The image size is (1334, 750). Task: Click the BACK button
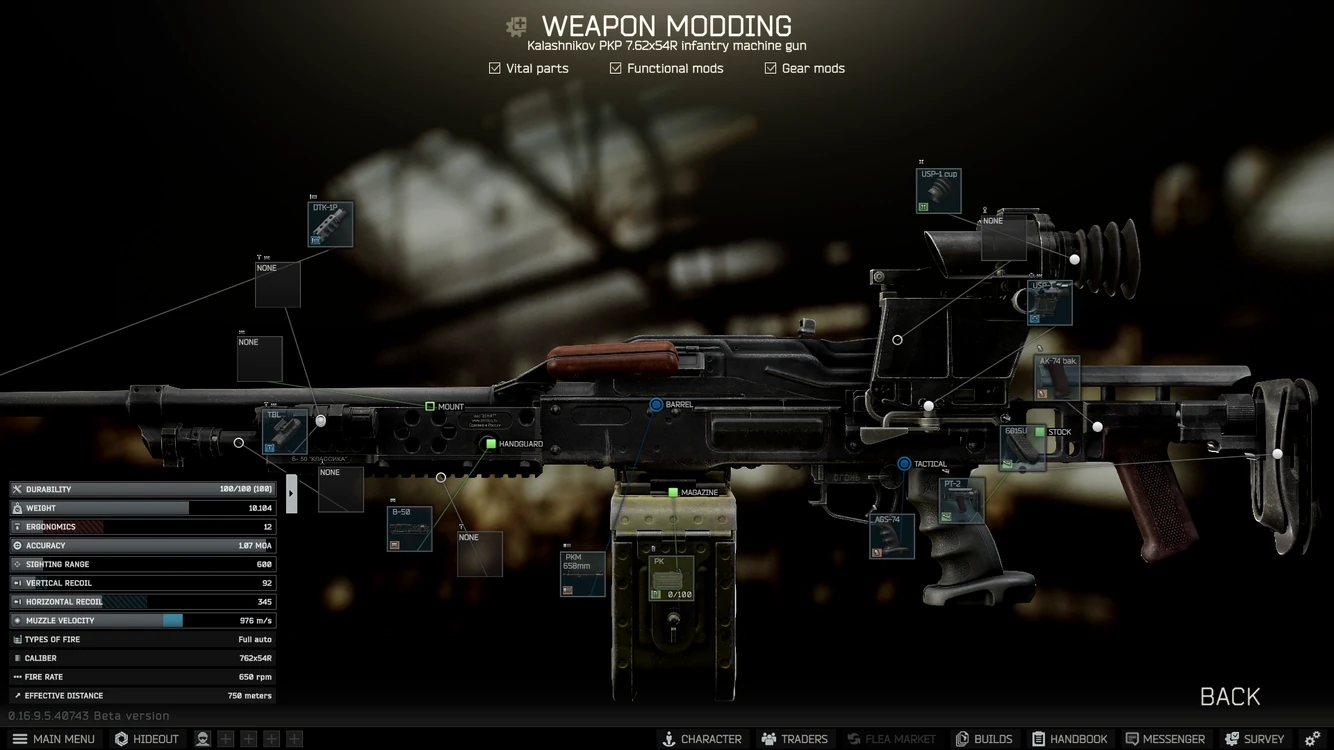[x=1229, y=696]
